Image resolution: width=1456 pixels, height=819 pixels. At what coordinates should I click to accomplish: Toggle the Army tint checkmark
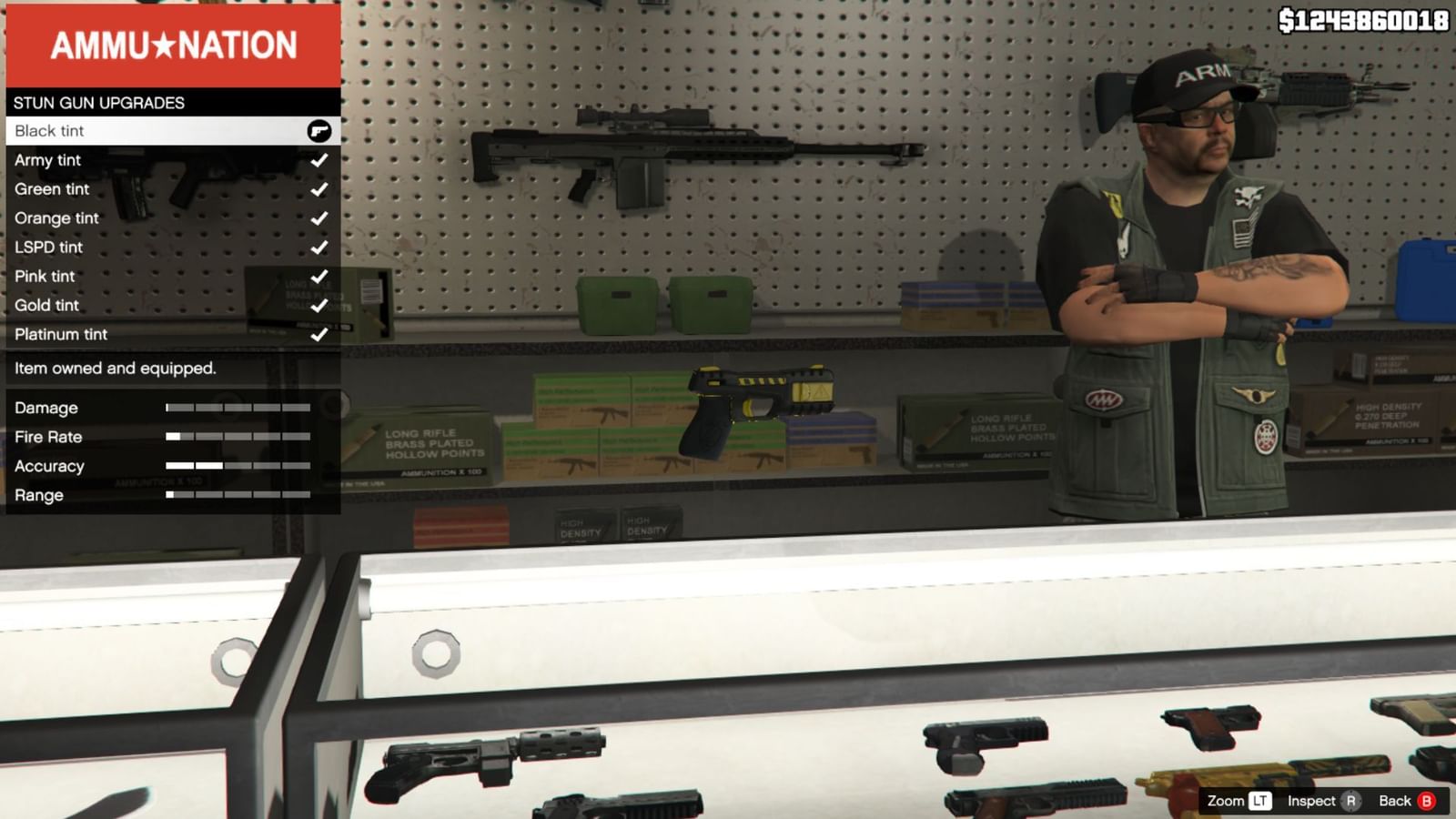pyautogui.click(x=319, y=159)
